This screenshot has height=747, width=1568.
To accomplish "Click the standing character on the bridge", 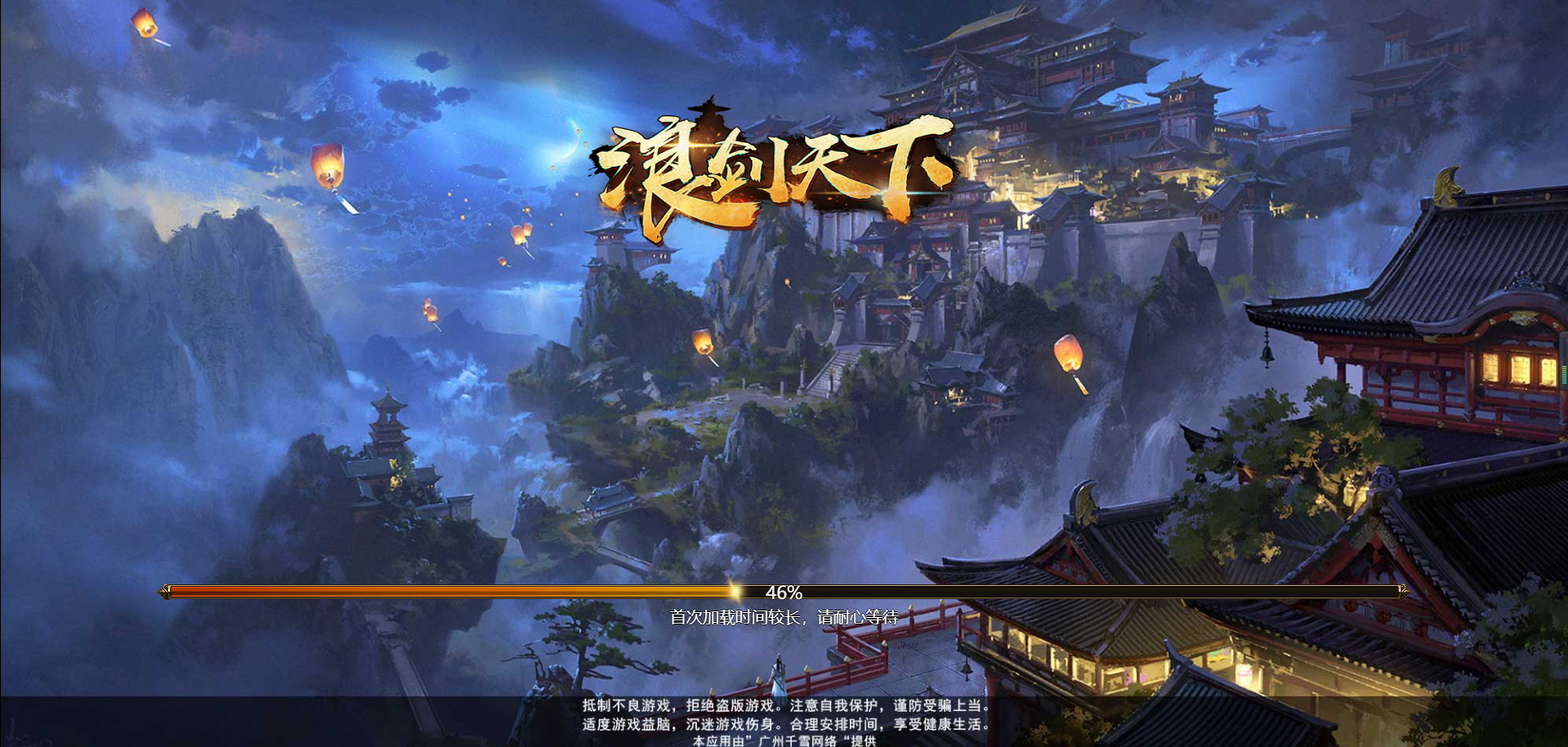I will (x=778, y=677).
